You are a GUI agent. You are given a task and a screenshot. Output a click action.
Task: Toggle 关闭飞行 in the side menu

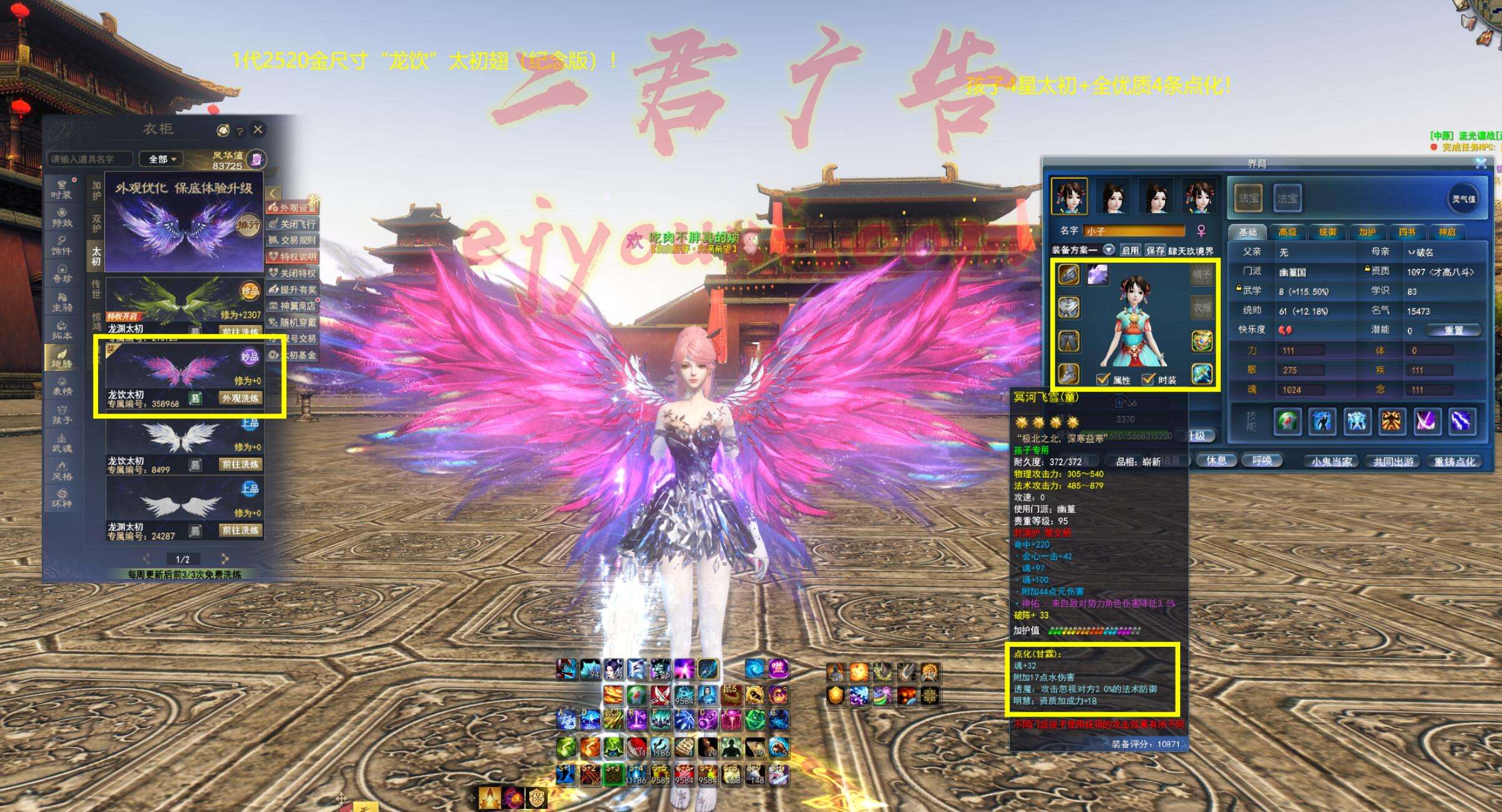(x=293, y=224)
